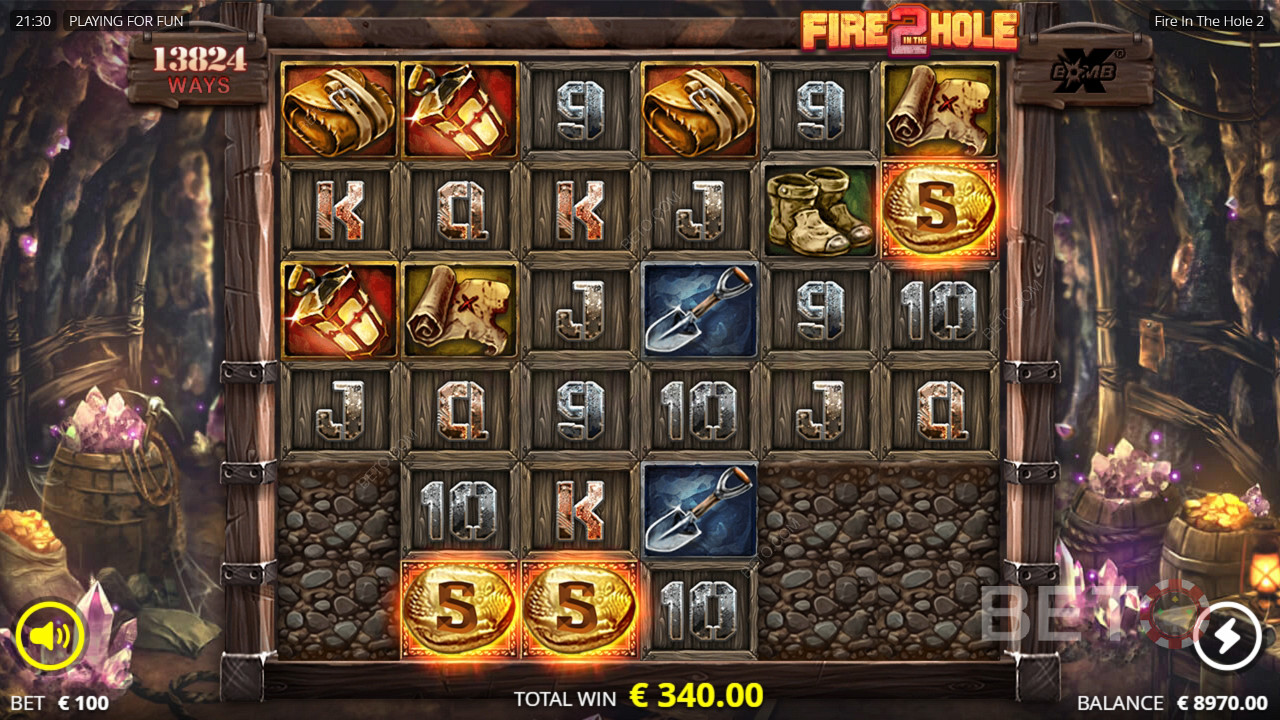Open the BET € 100 selector
The height and width of the screenshot is (720, 1280).
[60, 703]
